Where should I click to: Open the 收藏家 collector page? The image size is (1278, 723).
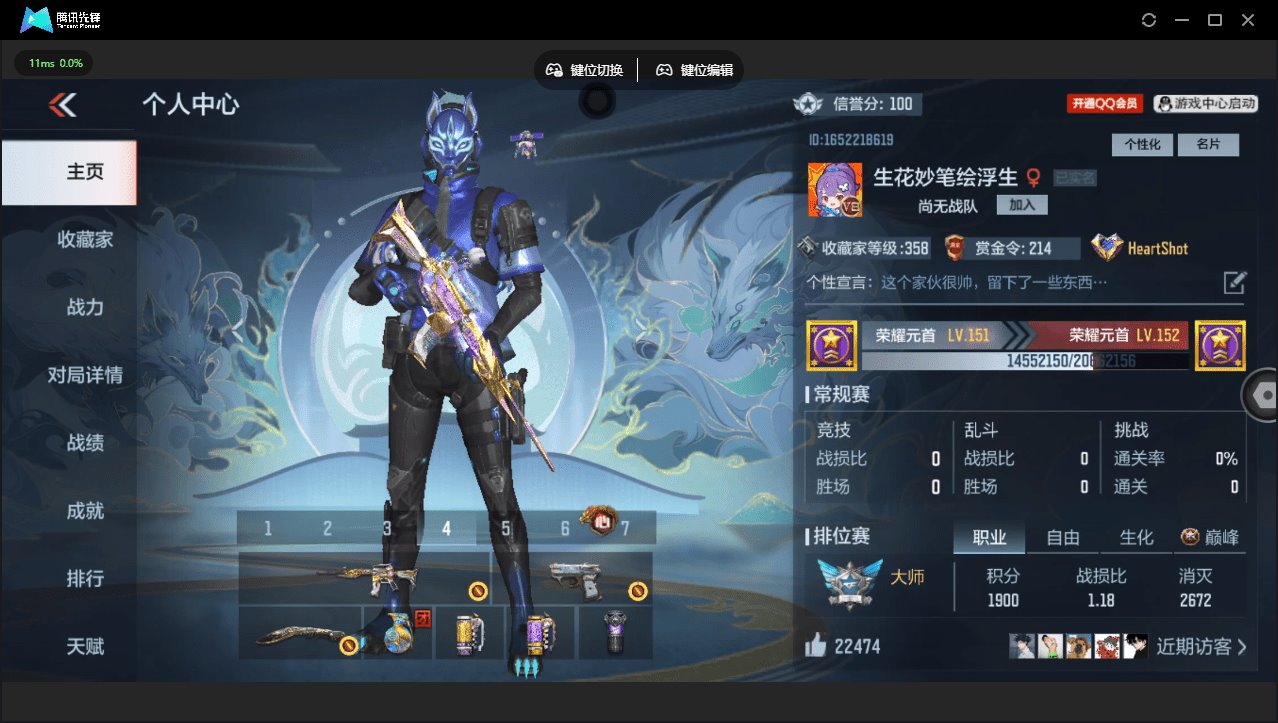coord(85,239)
